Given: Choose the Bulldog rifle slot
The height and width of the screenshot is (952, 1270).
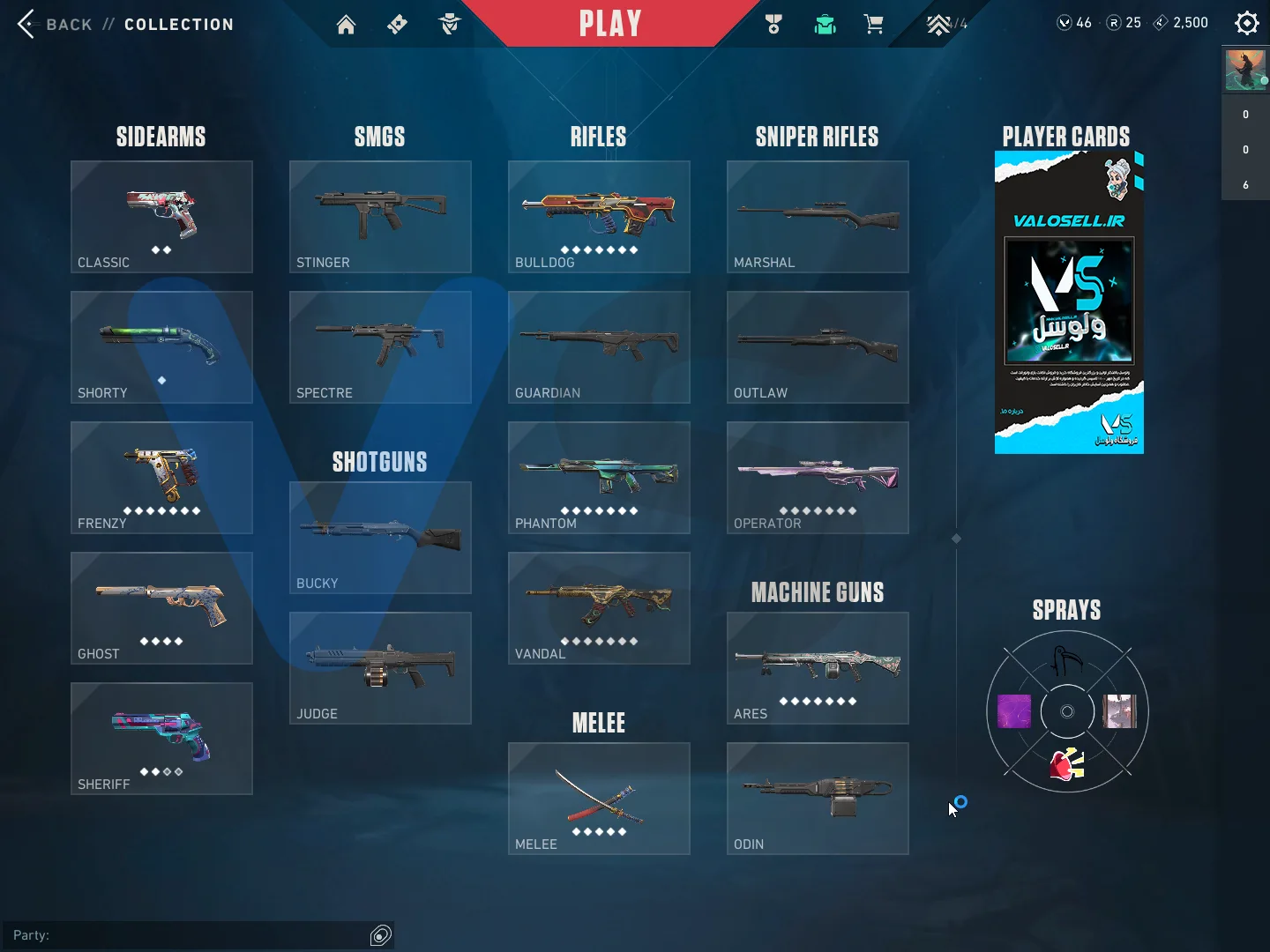Looking at the screenshot, I should pyautogui.click(x=599, y=217).
